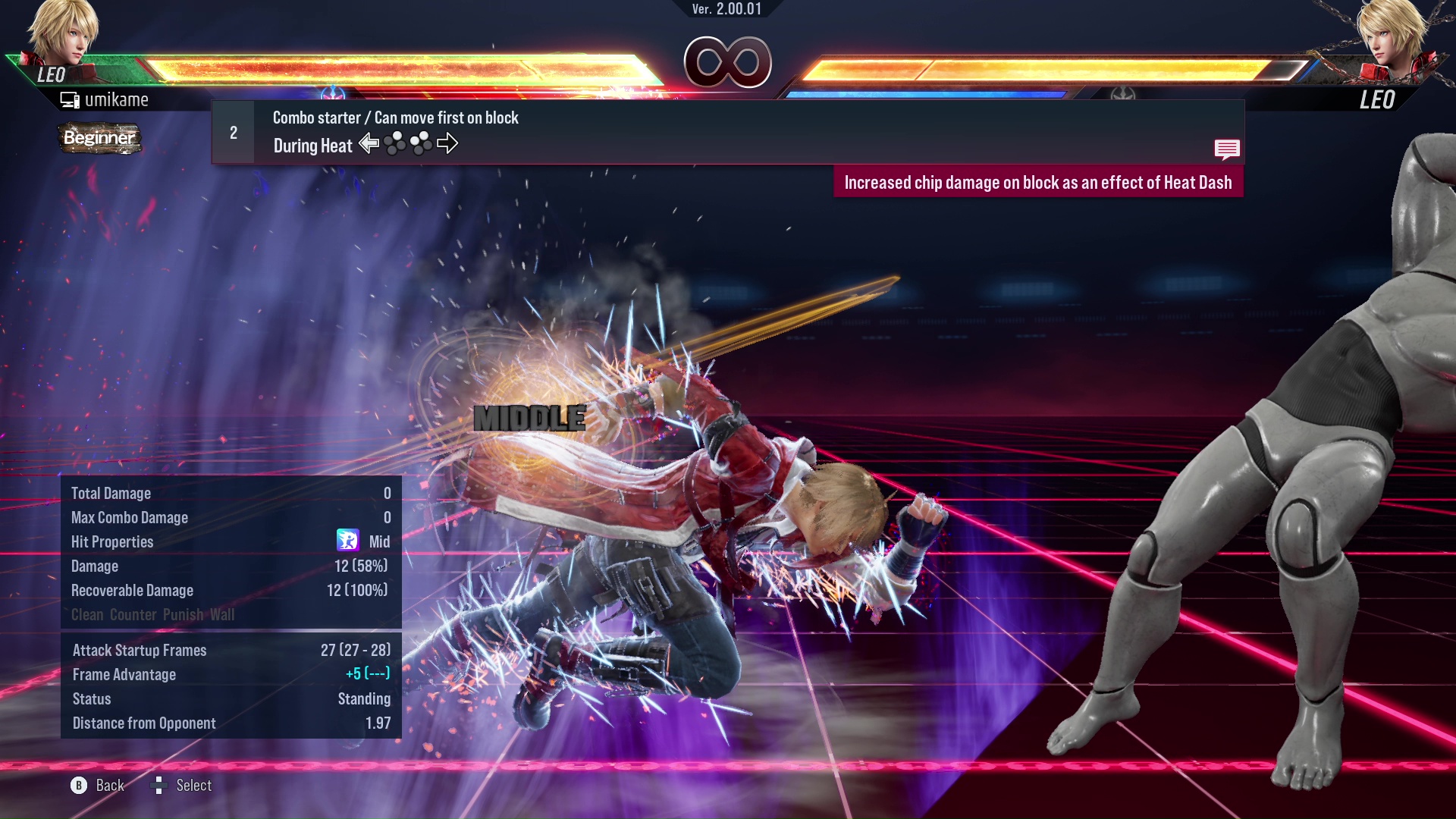Image resolution: width=1456 pixels, height=819 pixels.
Task: Click the back-arrow input icon after During Heat
Action: [x=370, y=143]
